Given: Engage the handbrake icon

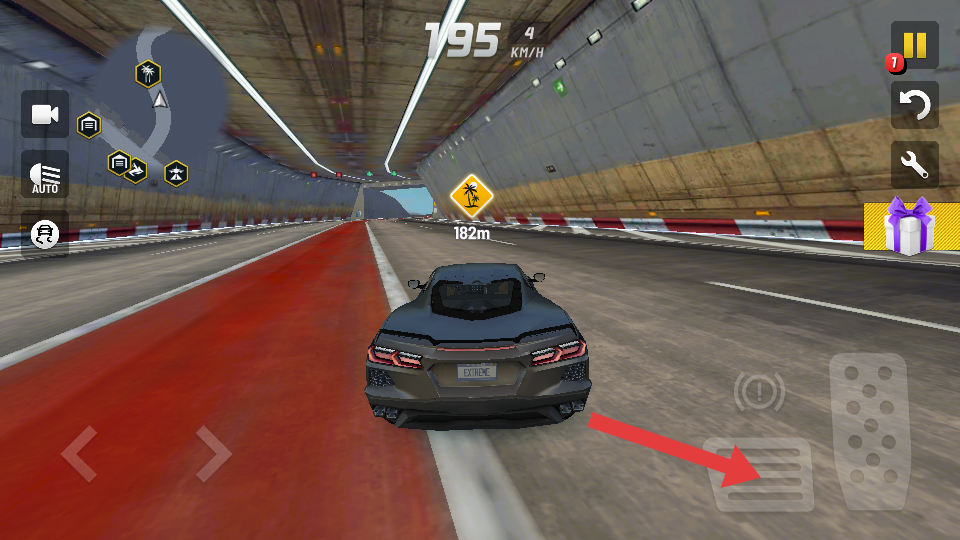Looking at the screenshot, I should tap(759, 392).
